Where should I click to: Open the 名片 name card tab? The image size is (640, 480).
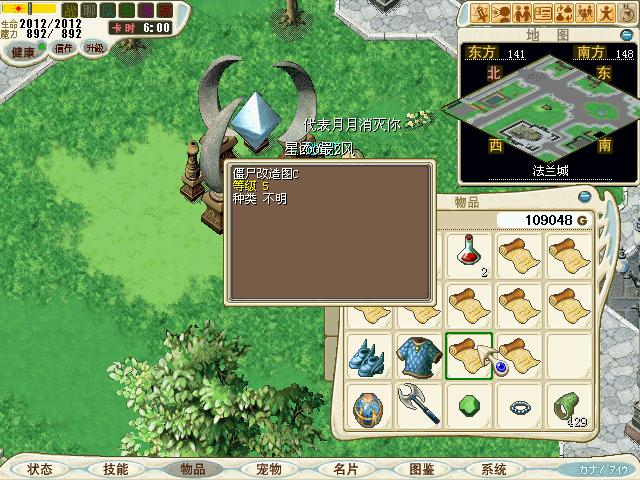point(345,469)
